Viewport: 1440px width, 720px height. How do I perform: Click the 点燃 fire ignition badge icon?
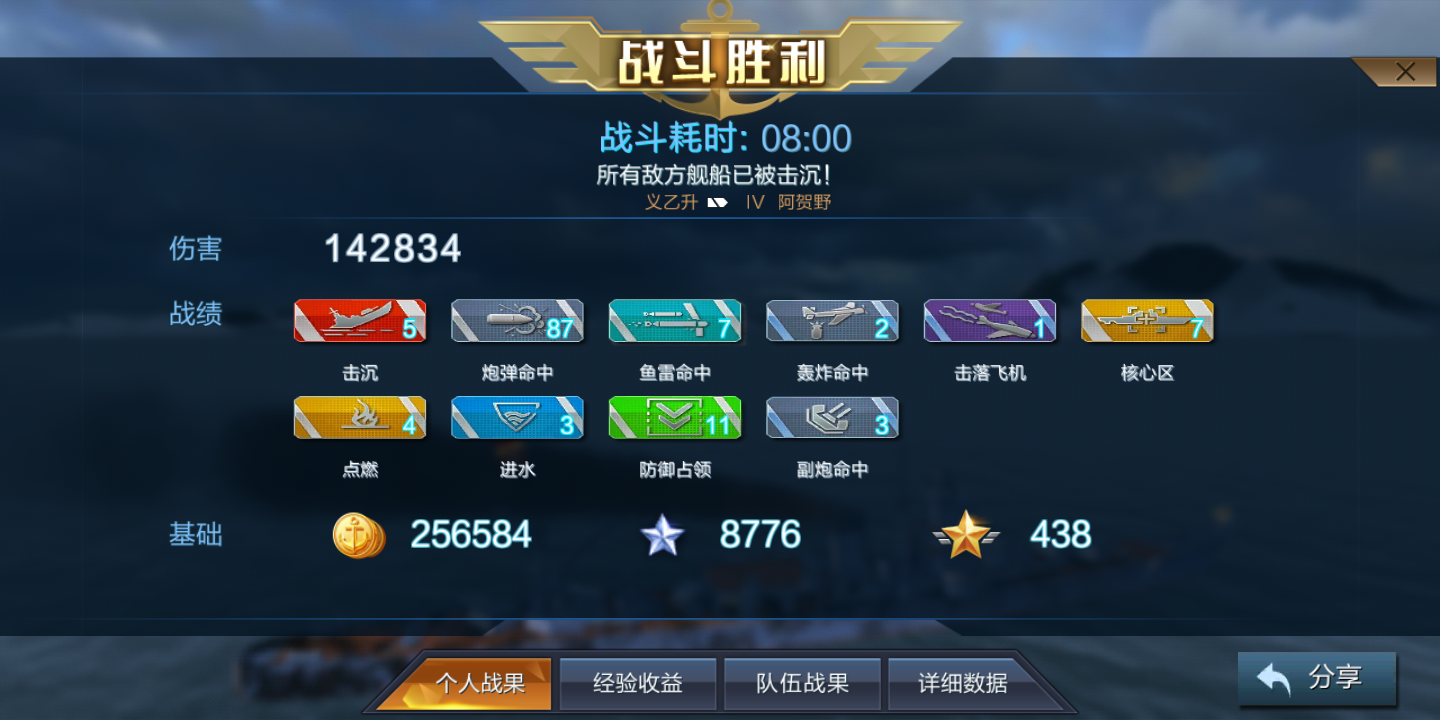(359, 417)
